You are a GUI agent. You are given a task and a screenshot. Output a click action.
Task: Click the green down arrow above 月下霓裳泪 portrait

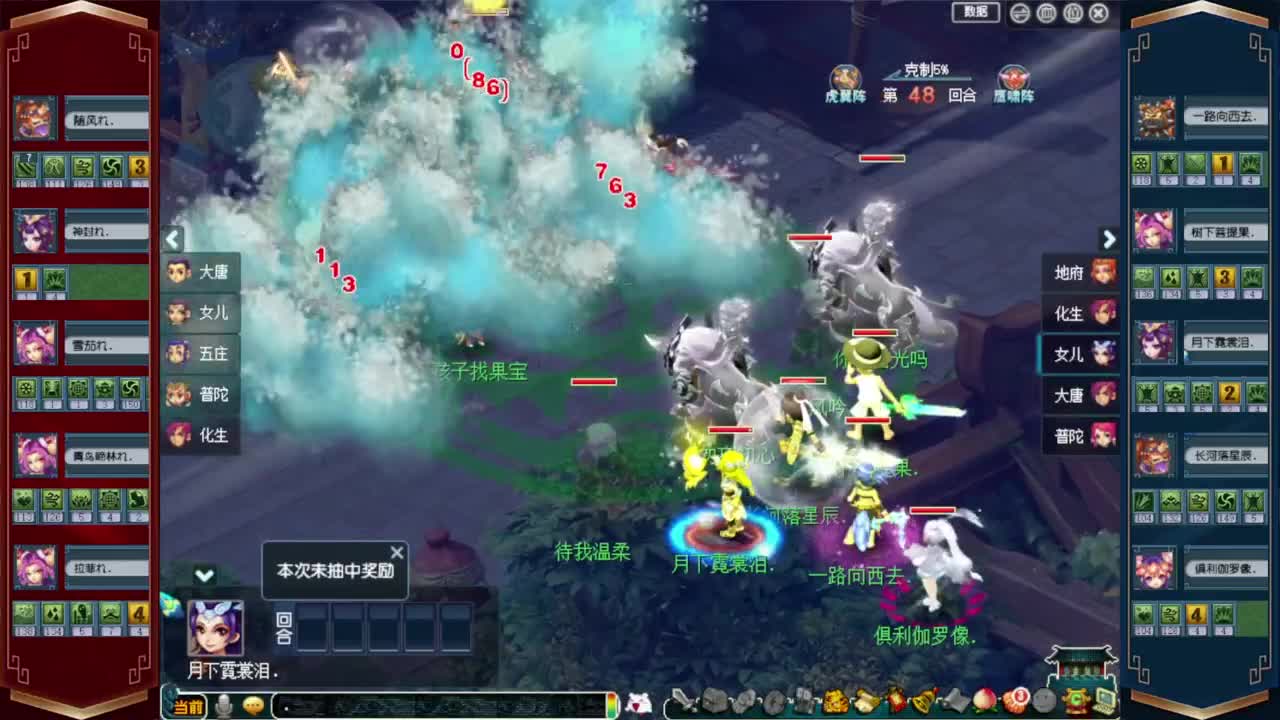[202, 576]
